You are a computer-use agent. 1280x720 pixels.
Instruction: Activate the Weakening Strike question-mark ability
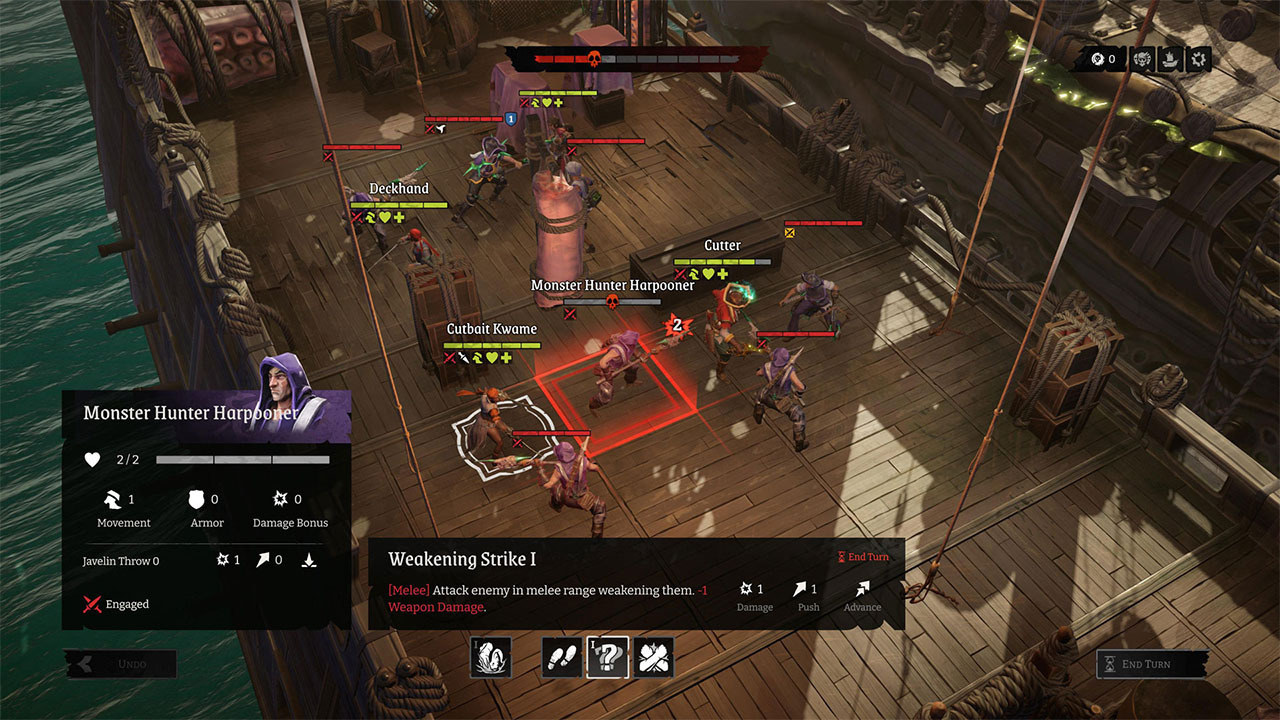pyautogui.click(x=607, y=657)
